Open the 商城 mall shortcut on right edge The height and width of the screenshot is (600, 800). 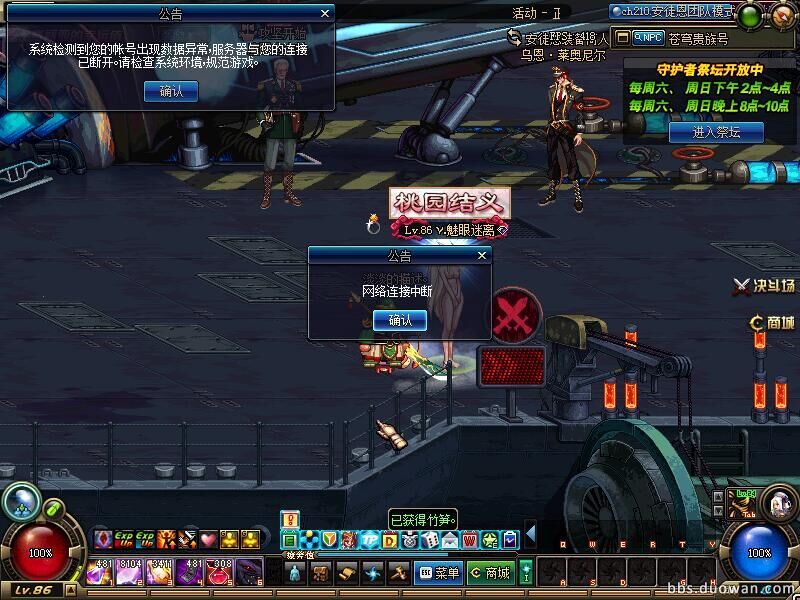pyautogui.click(x=773, y=322)
